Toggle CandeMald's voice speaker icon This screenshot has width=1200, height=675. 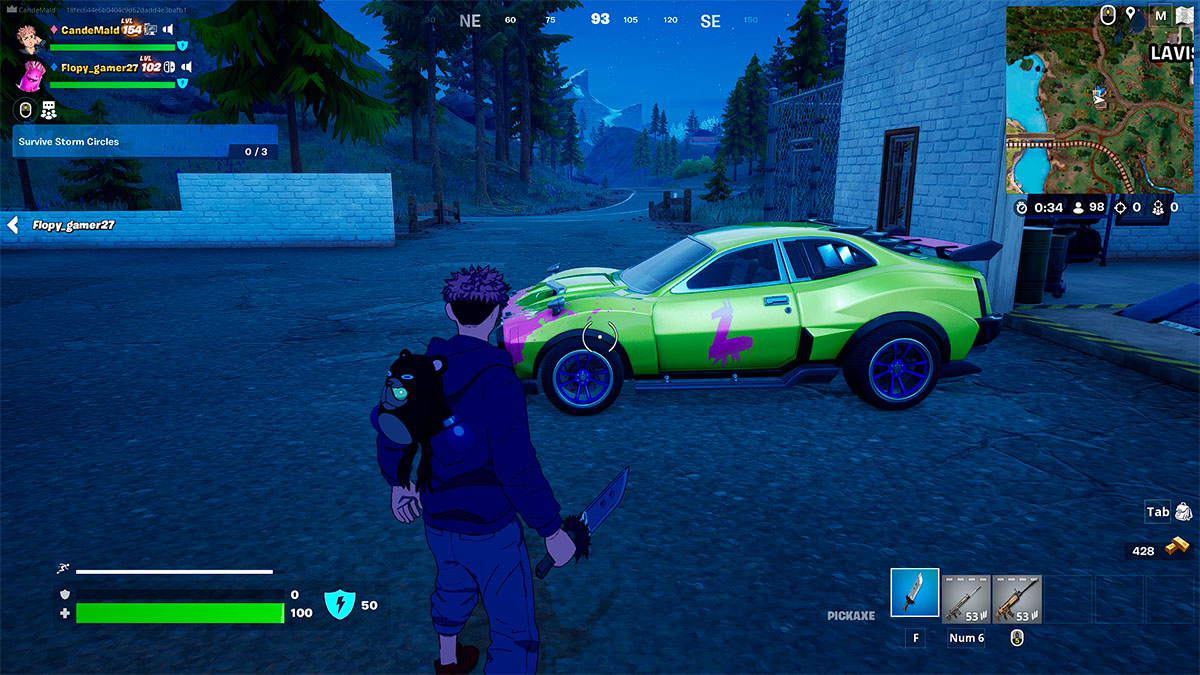tap(168, 30)
